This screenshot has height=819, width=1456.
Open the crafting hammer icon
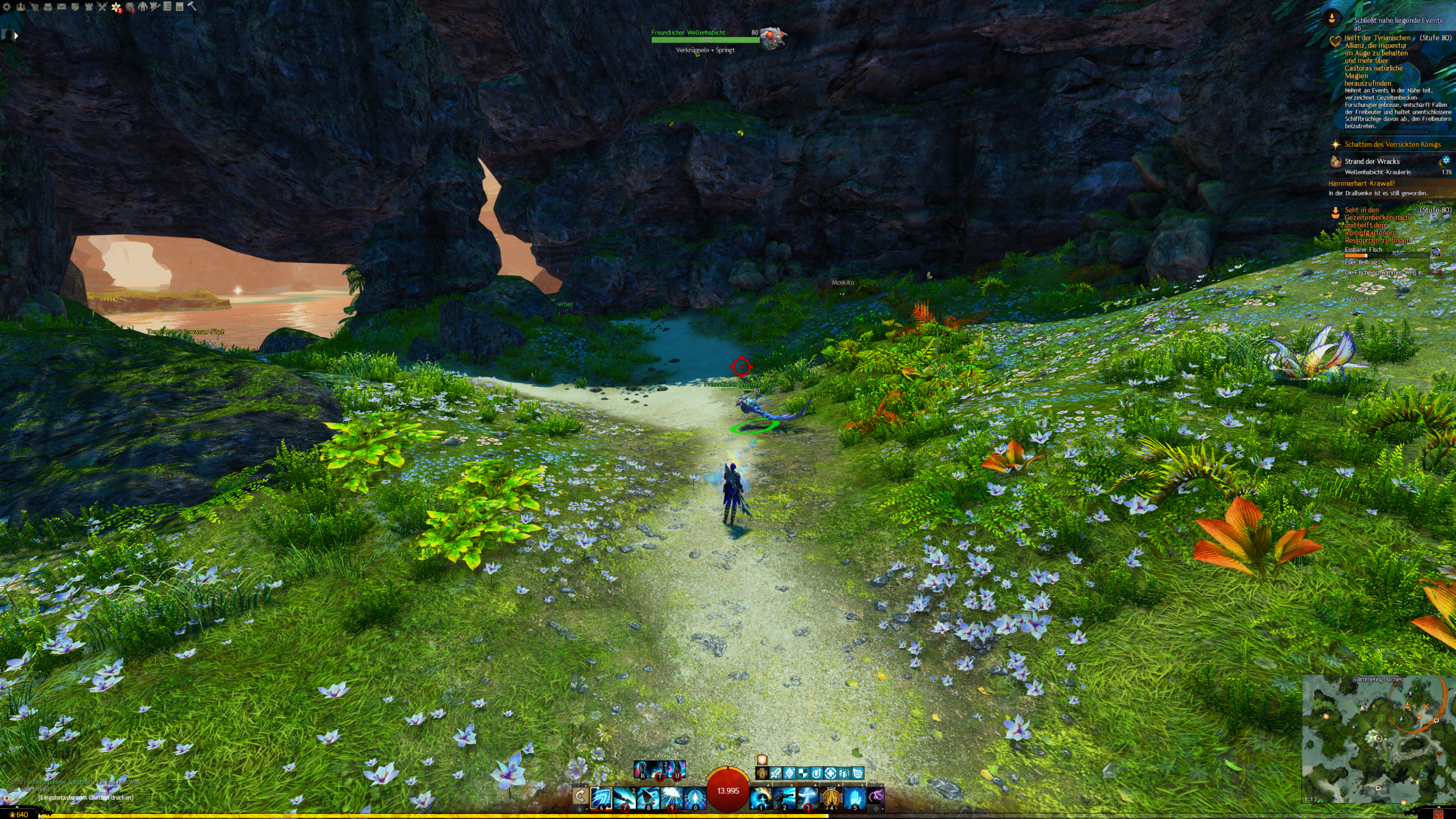pos(192,7)
